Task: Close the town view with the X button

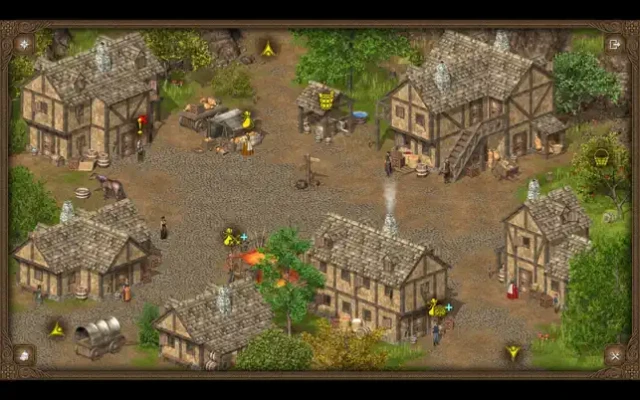Action: tap(614, 355)
